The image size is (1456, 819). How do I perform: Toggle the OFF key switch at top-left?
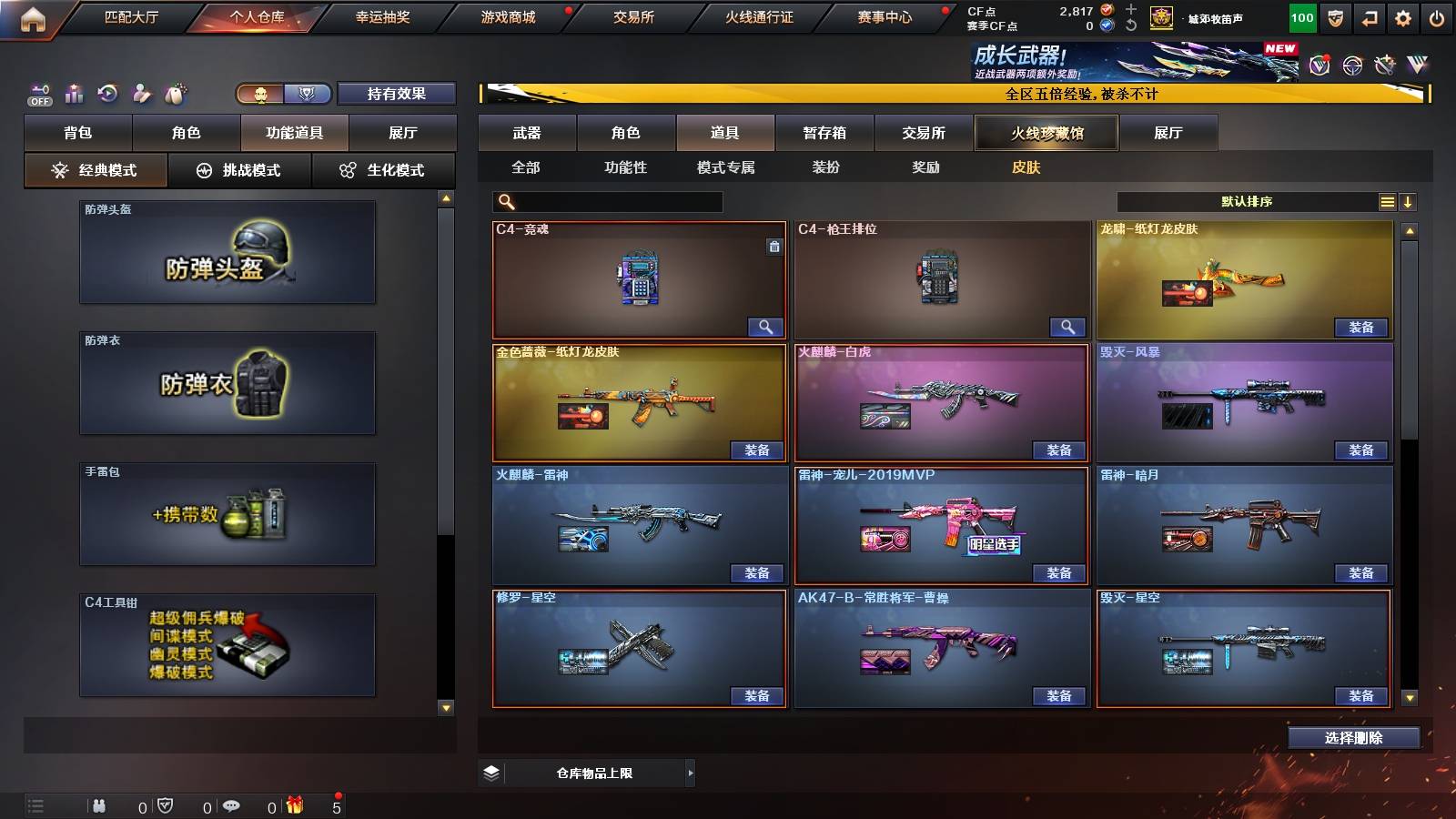coord(38,93)
